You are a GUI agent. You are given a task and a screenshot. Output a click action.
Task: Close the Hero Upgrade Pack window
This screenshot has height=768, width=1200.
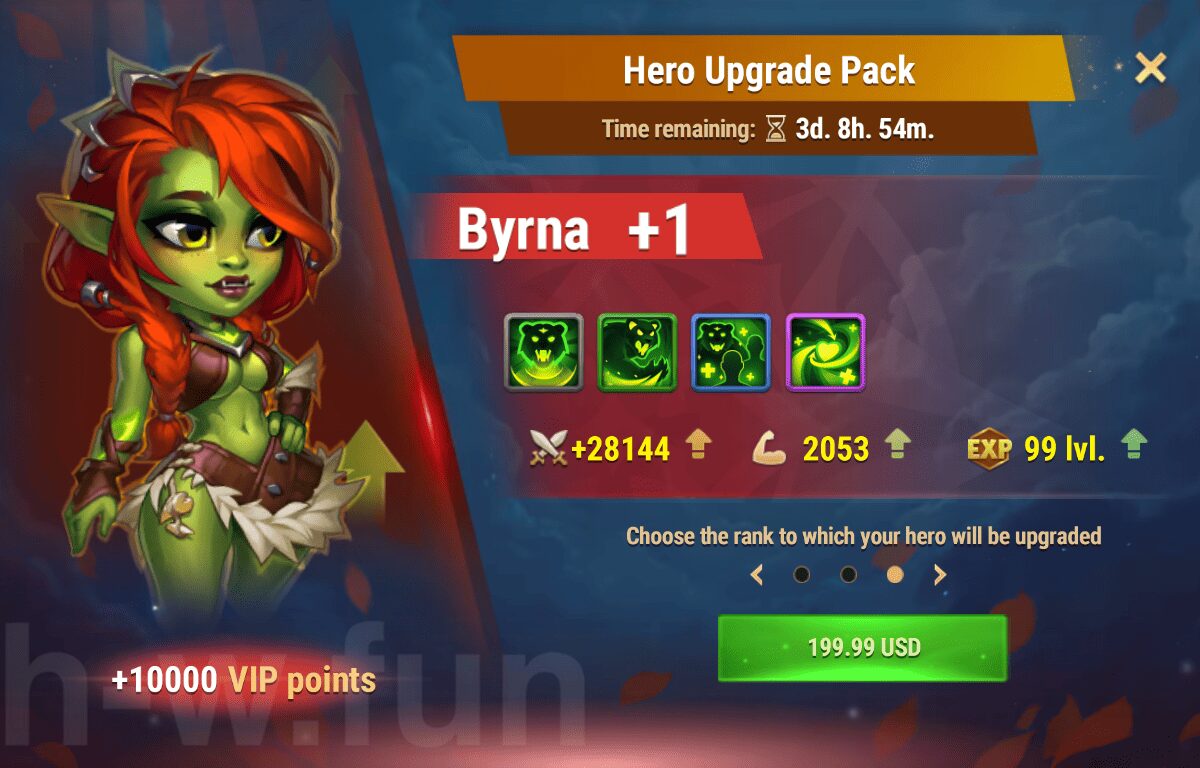(x=1150, y=68)
